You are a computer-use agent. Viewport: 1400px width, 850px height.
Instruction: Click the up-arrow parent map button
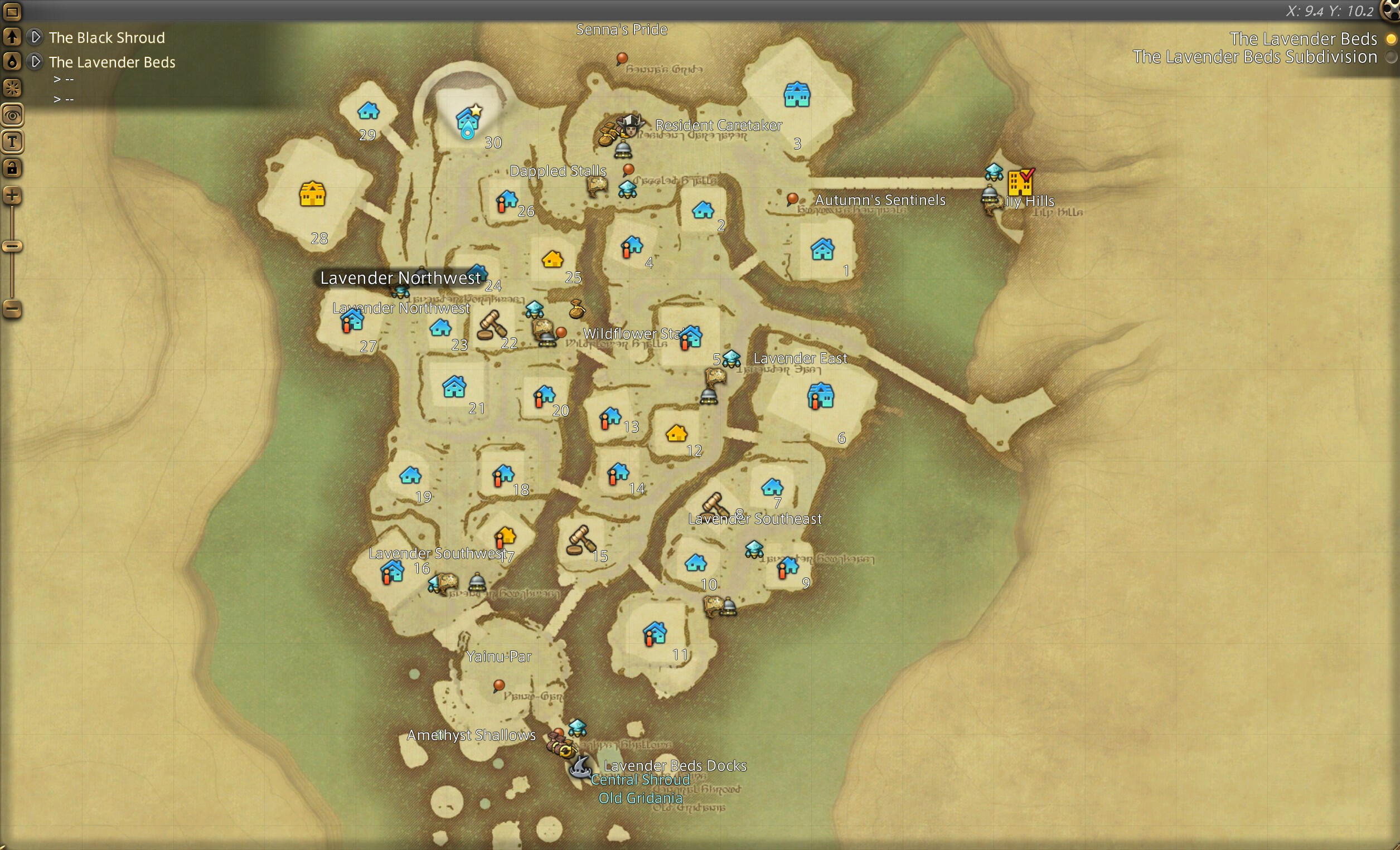coord(12,37)
